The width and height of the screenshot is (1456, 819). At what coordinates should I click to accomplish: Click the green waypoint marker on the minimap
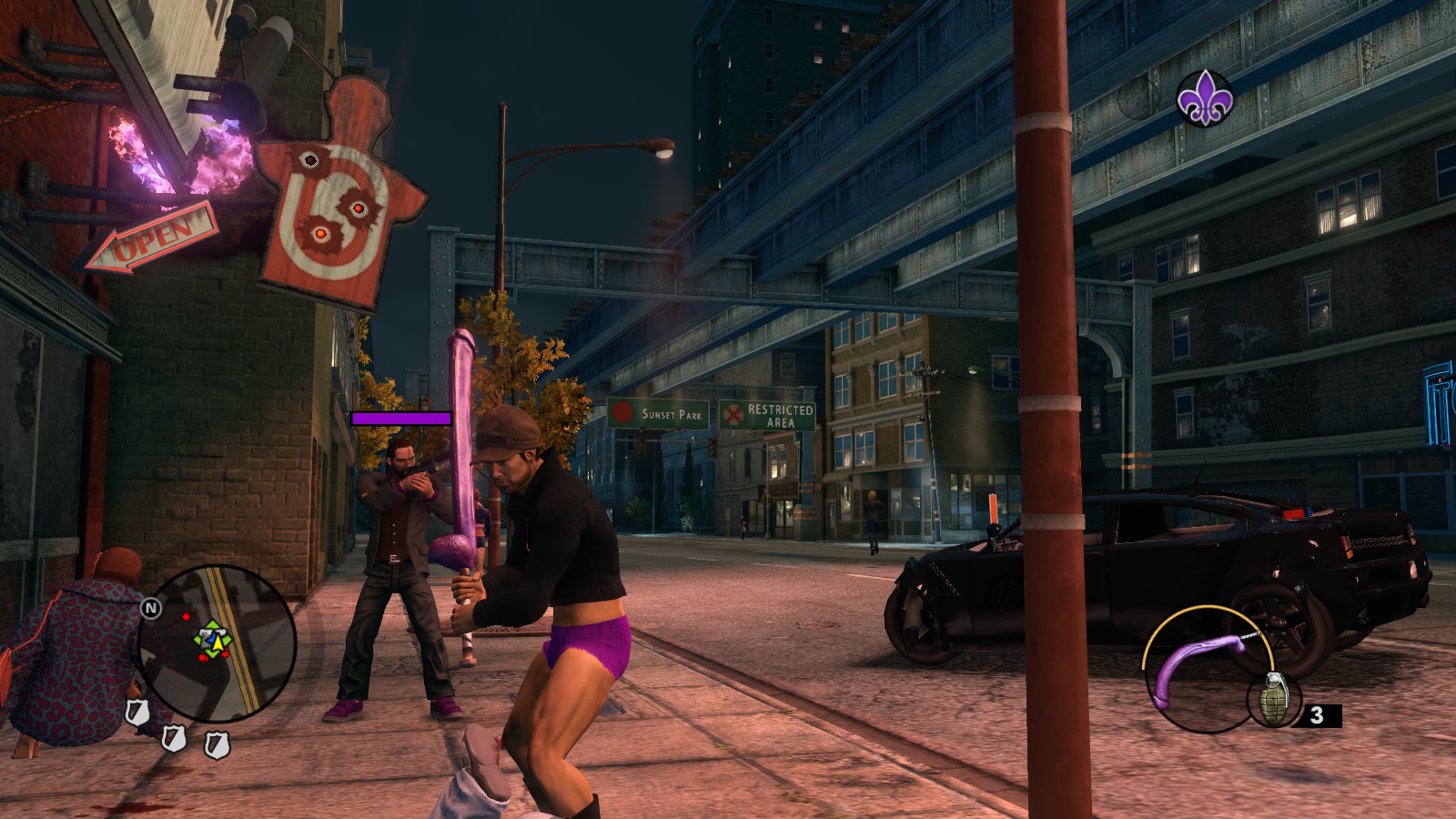click(212, 630)
